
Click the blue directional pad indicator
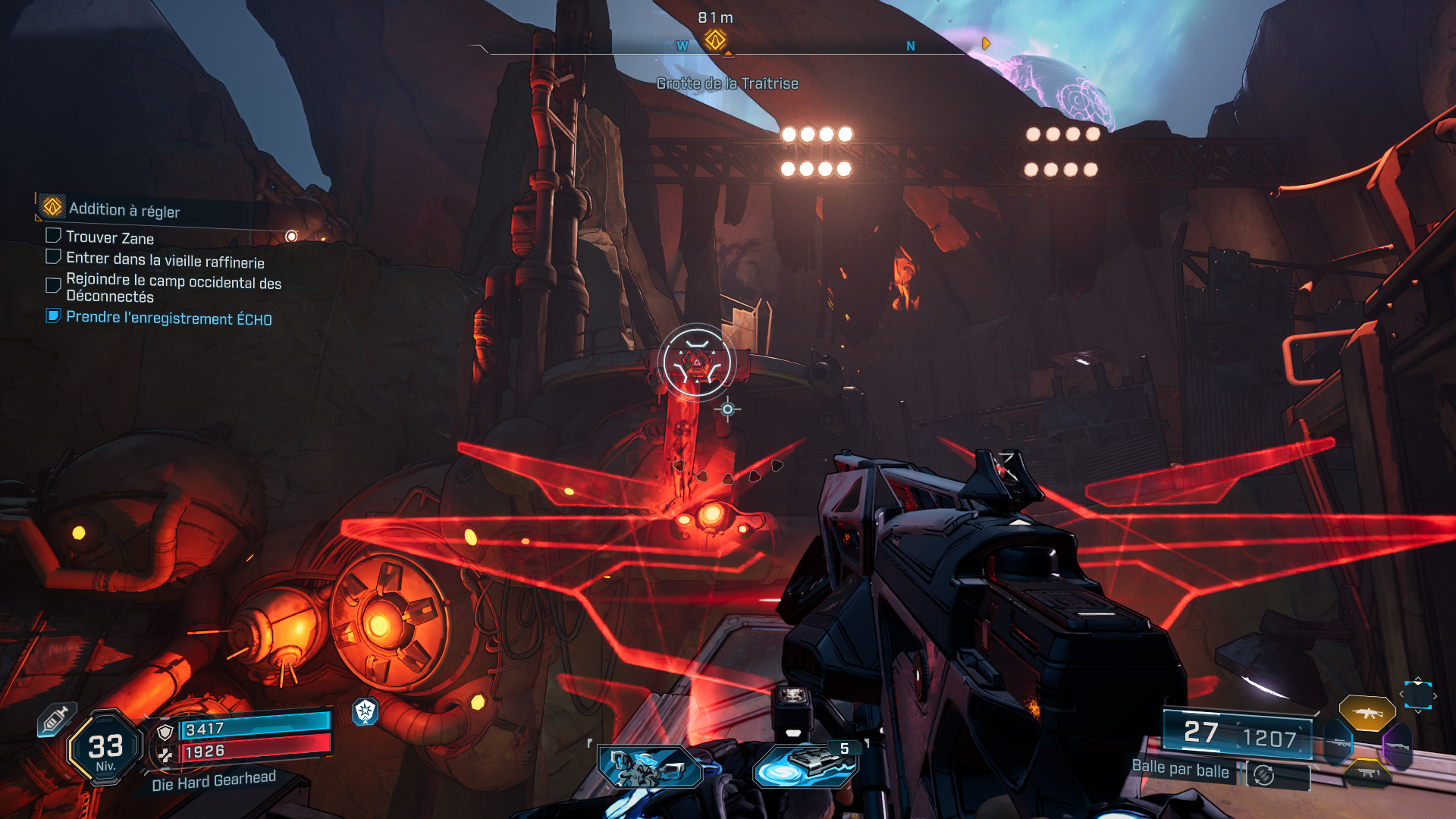(x=1417, y=695)
